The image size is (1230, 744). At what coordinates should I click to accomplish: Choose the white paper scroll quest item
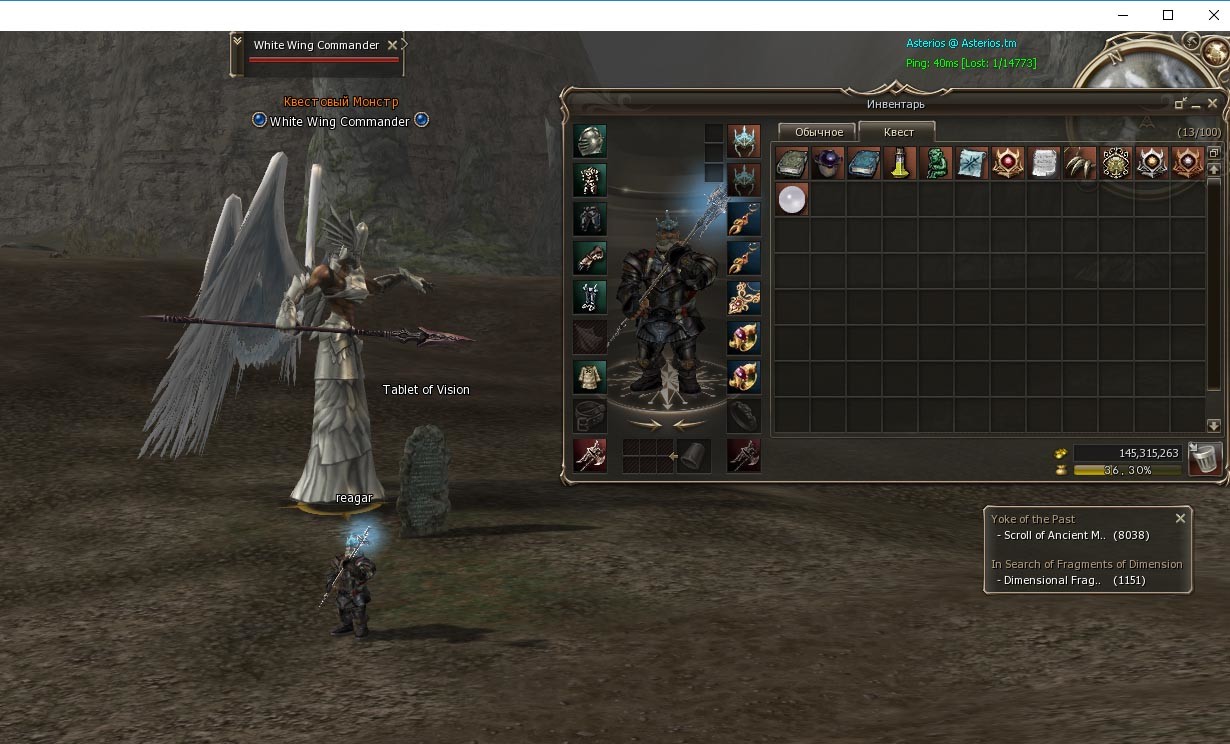click(1044, 163)
